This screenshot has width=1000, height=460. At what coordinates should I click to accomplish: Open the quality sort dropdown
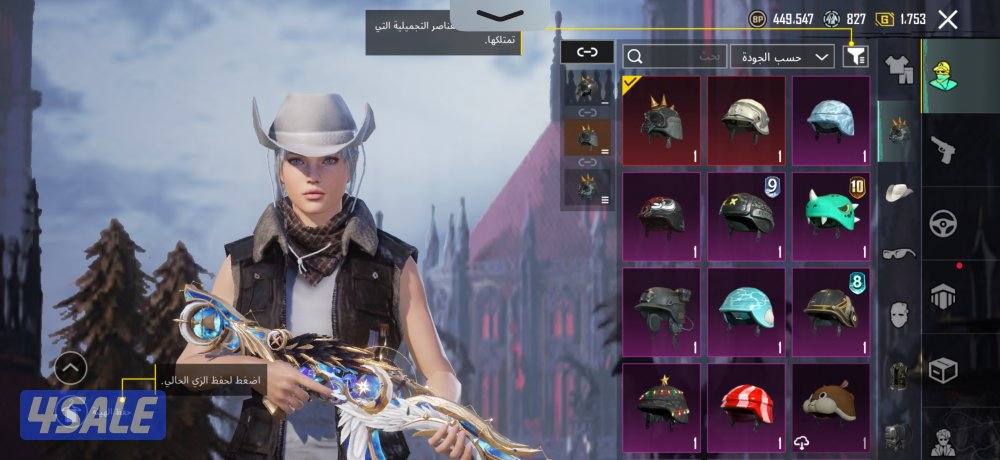782,56
